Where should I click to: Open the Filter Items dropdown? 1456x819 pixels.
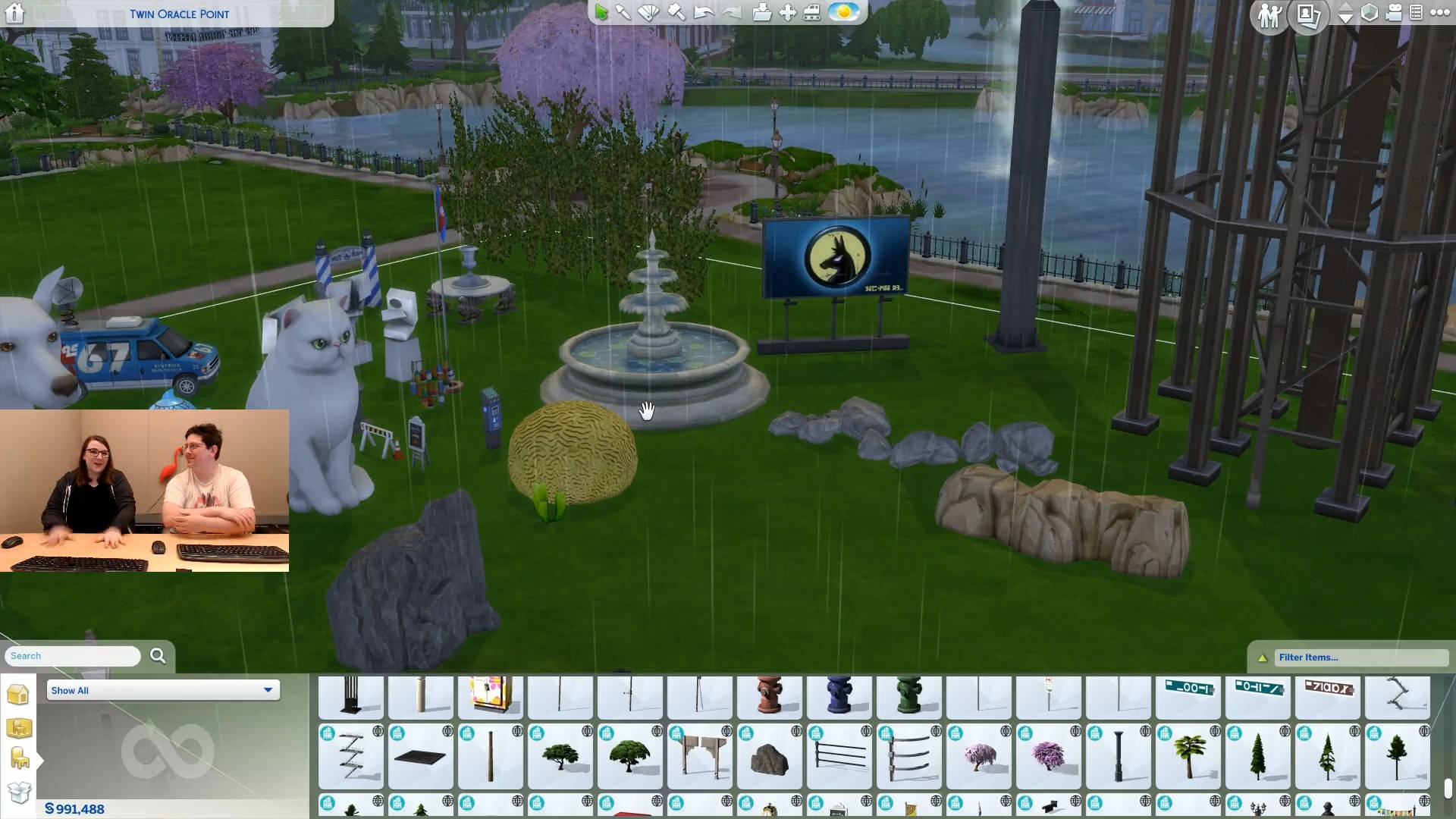(x=1361, y=657)
